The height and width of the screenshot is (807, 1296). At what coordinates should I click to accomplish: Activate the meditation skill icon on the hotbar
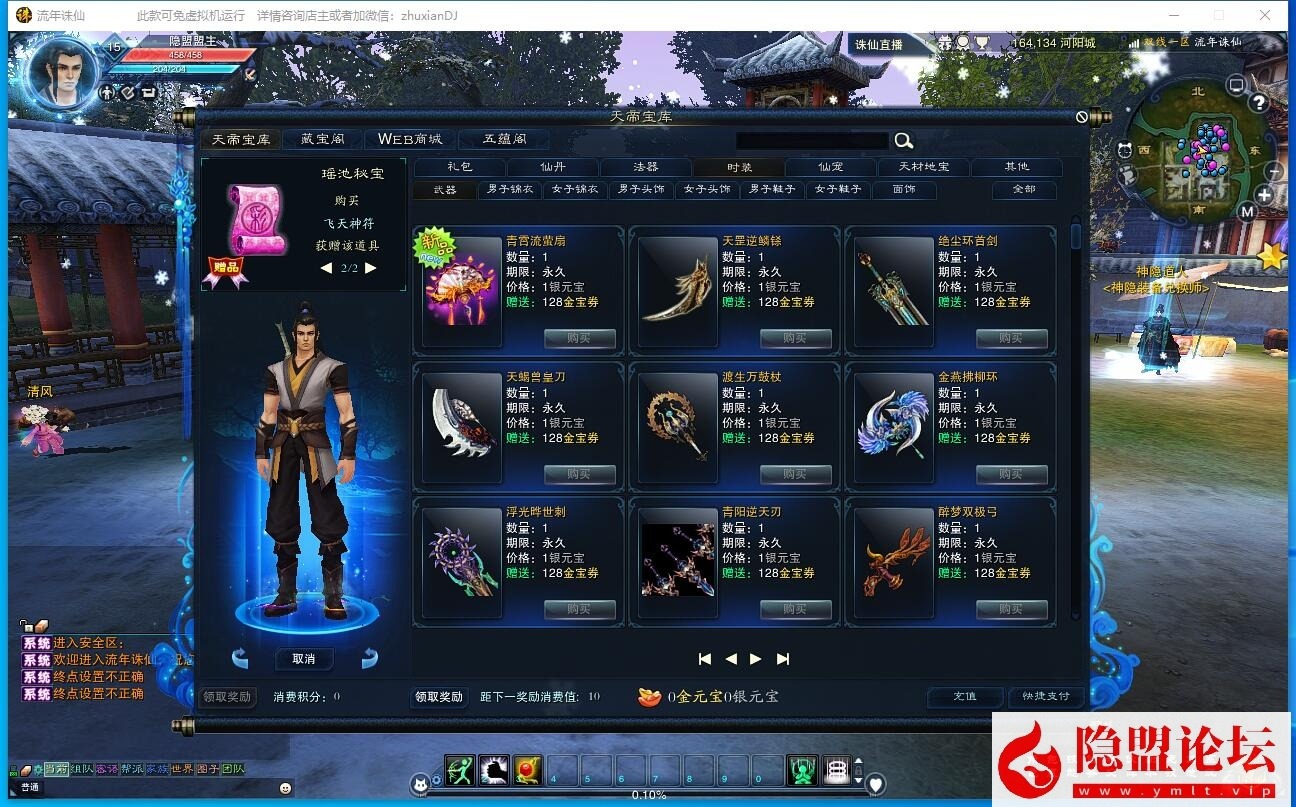tap(801, 770)
